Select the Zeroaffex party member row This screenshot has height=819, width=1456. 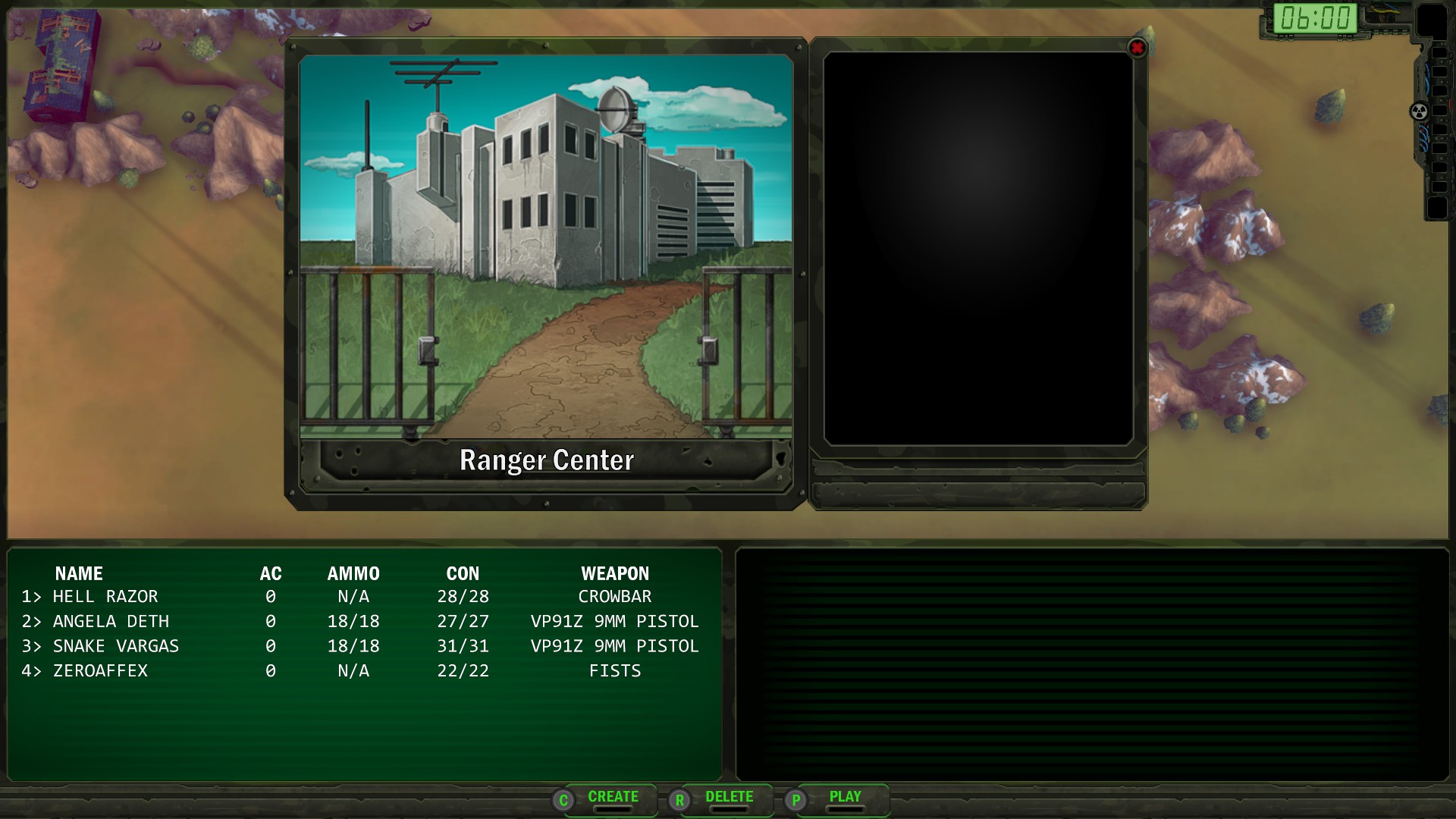pos(100,671)
